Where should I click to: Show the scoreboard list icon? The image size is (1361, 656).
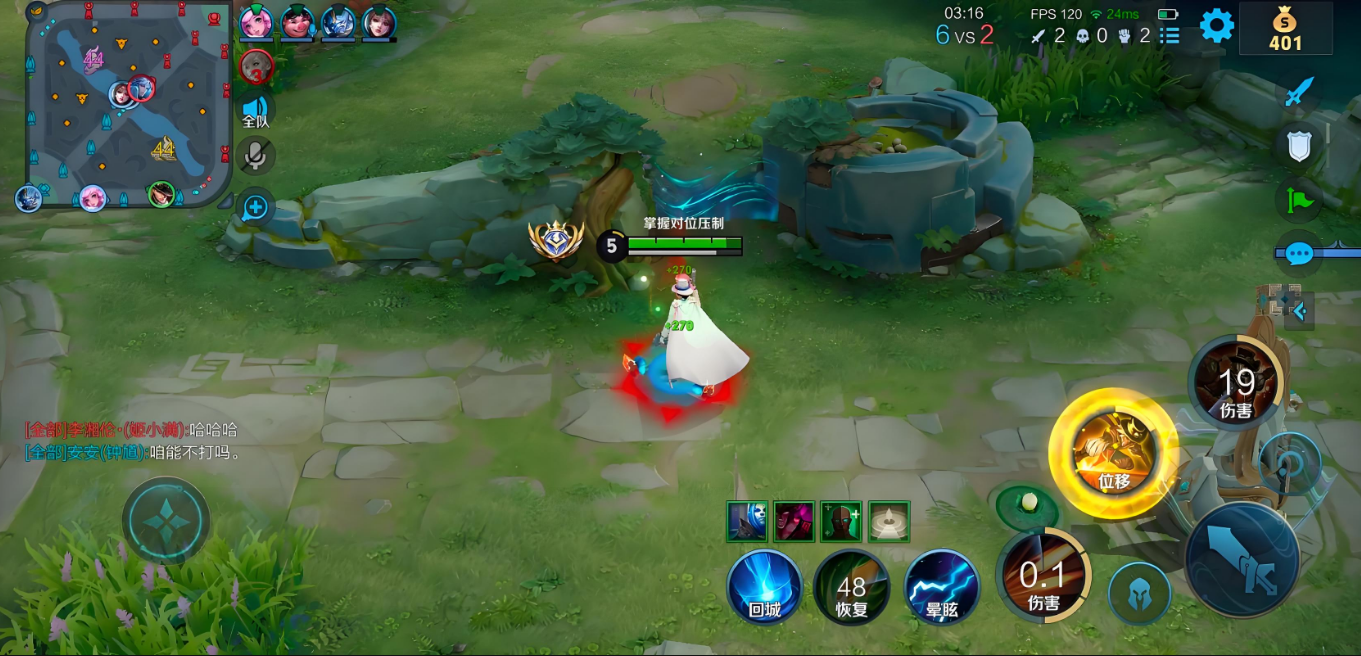[x=1169, y=36]
